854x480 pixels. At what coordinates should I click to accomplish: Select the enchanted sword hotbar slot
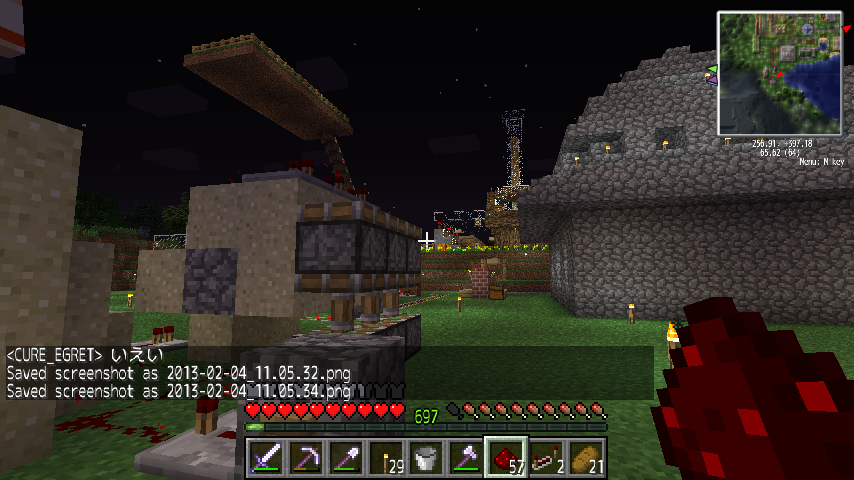(x=266, y=459)
